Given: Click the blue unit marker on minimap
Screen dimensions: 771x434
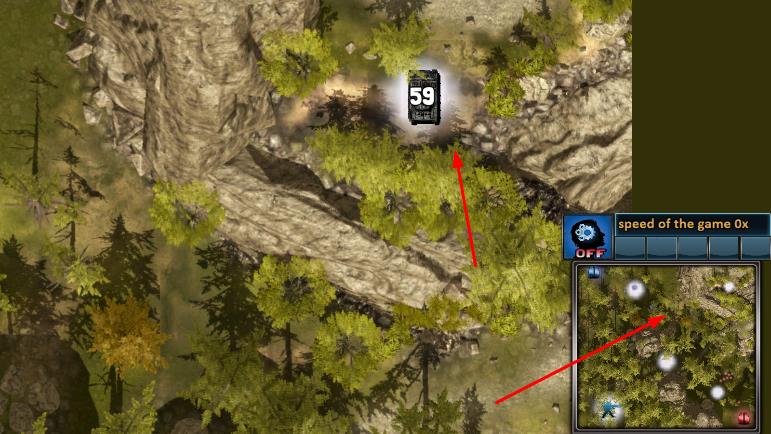Looking at the screenshot, I should (608, 408).
